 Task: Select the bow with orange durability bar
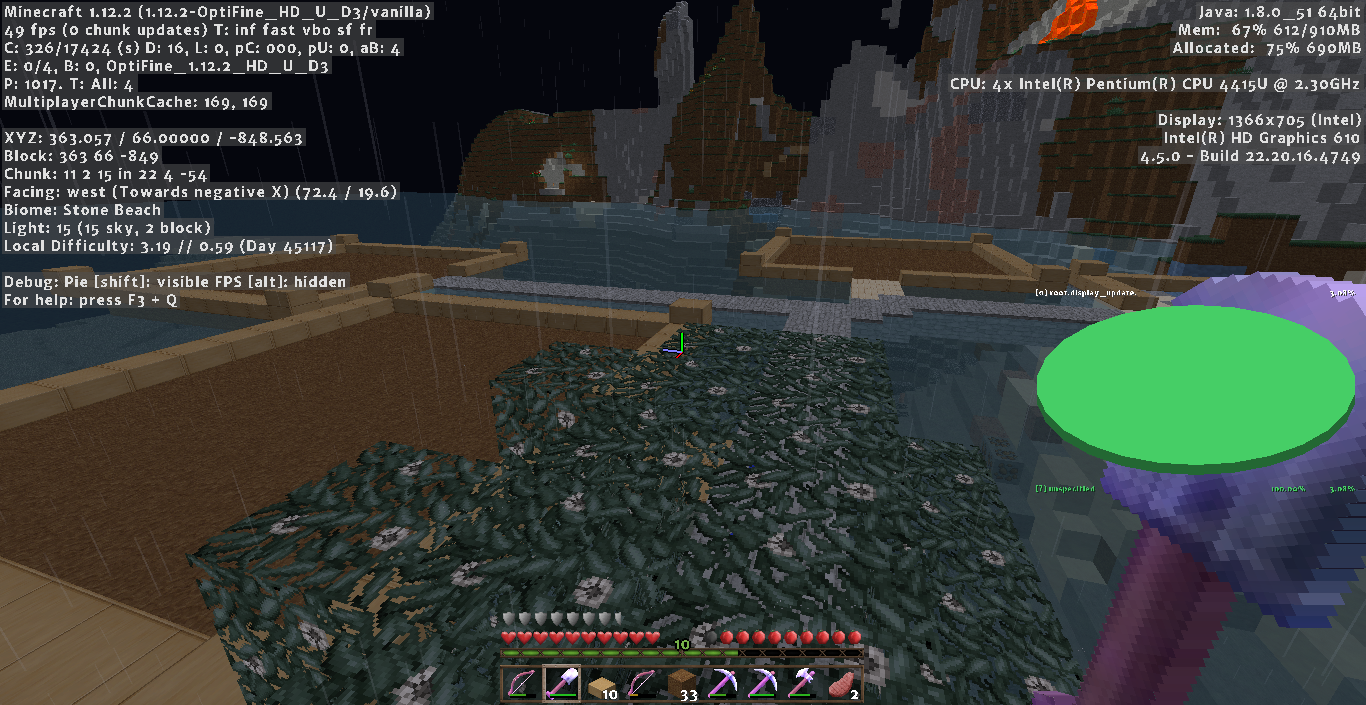pos(641,684)
